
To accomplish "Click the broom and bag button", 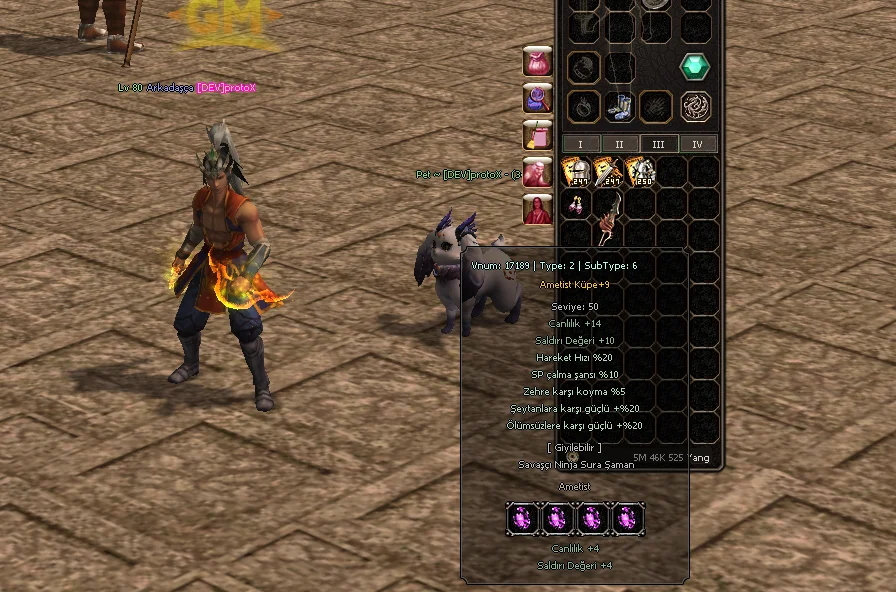I will pos(538,135).
